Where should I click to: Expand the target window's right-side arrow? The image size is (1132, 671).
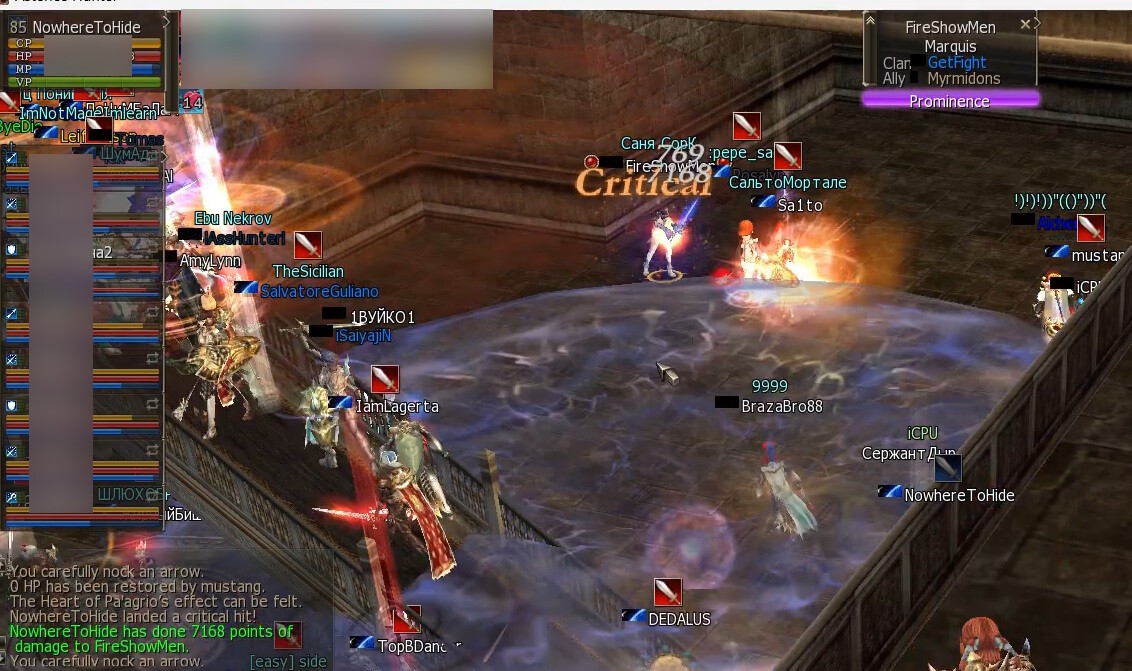click(x=1037, y=22)
